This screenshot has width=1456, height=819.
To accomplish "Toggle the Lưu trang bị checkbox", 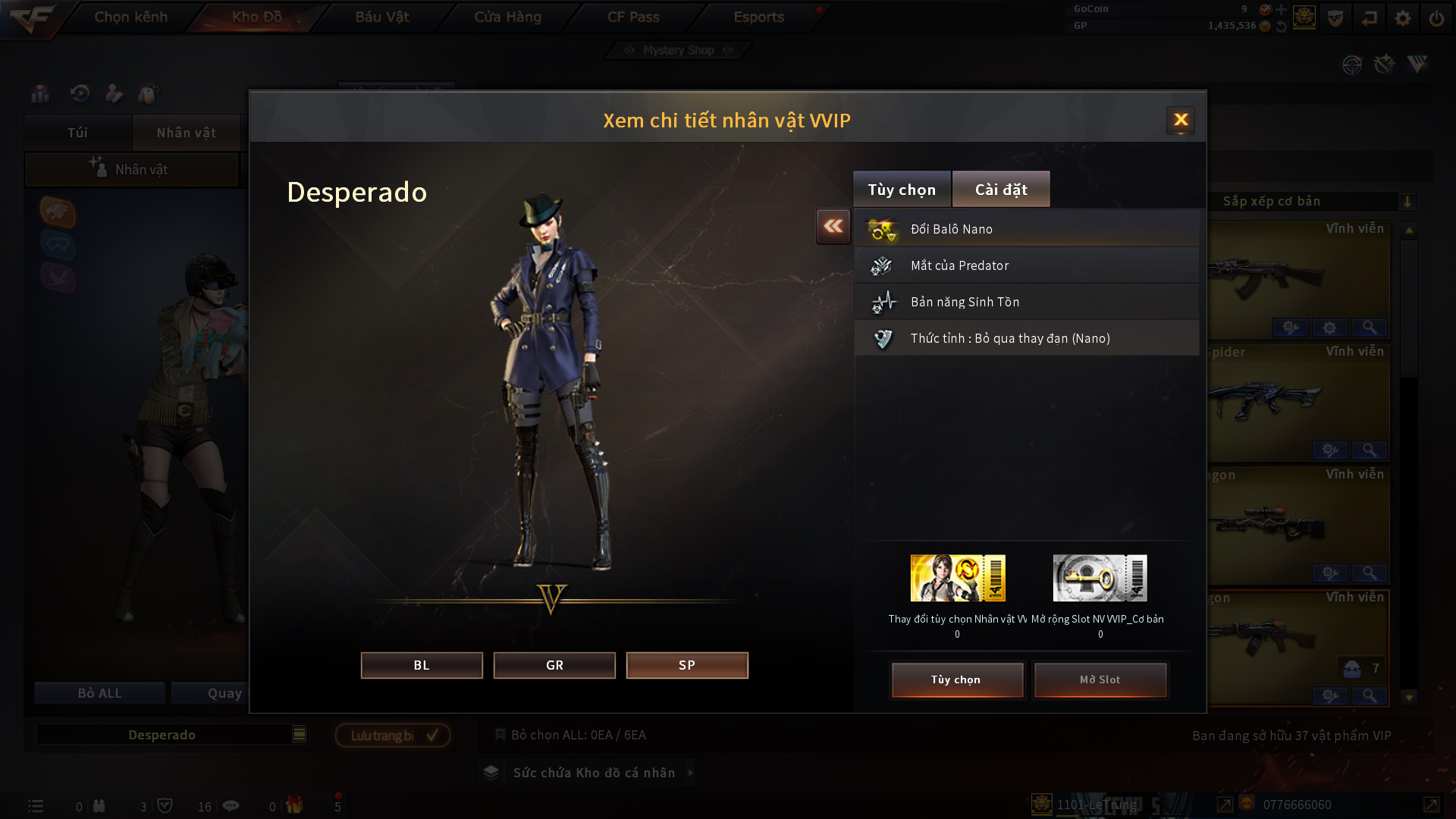I will (431, 735).
